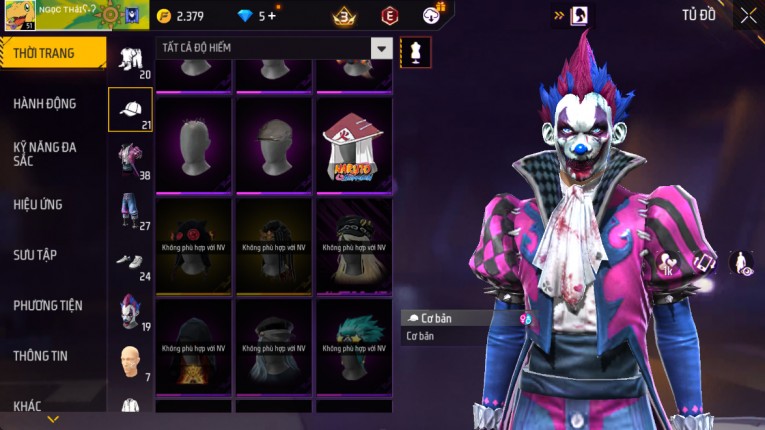
Task: Open the bald head subcategory
Action: click(130, 362)
